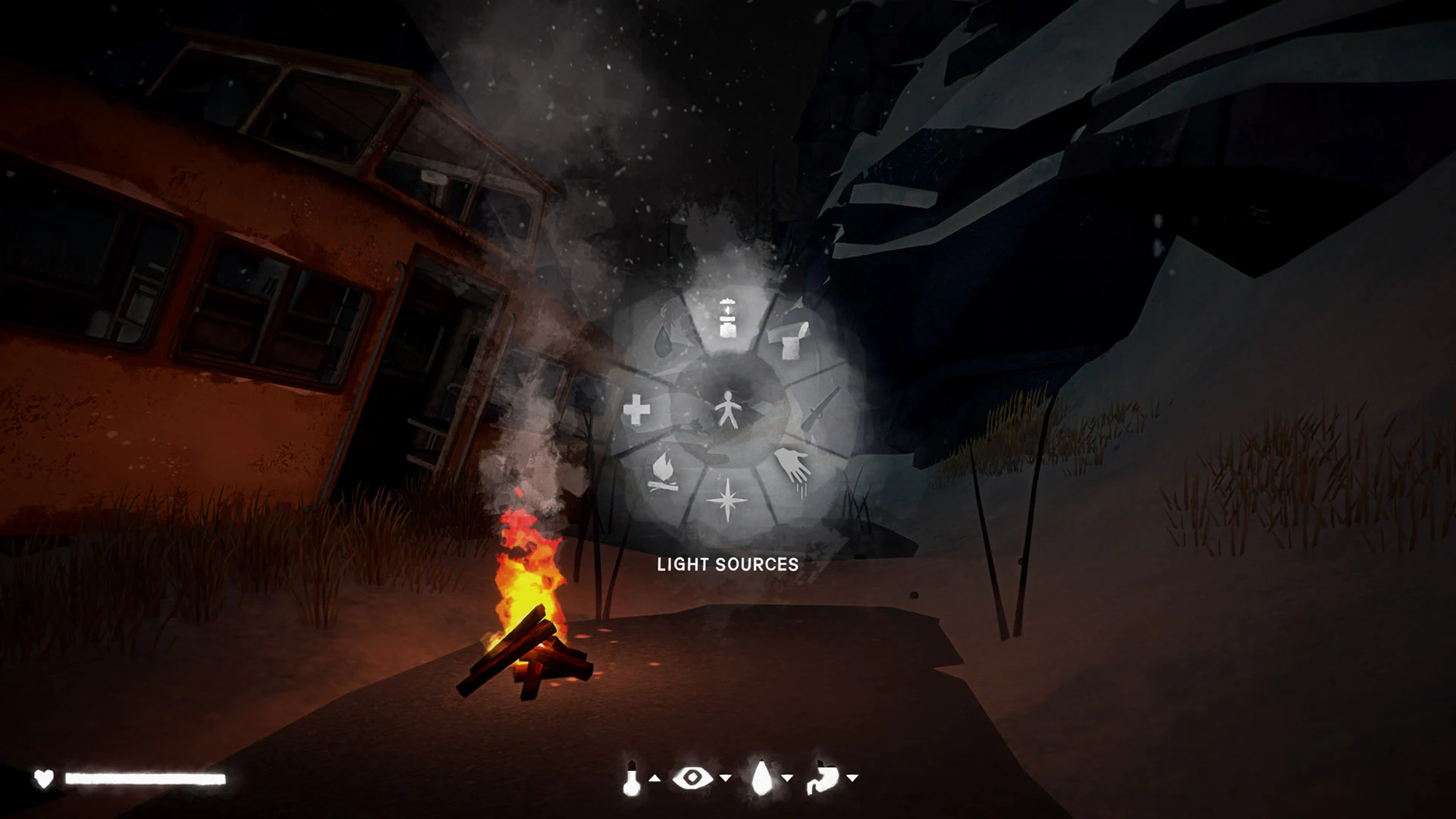Toggle the eye fatigue indicator
The image size is (1456, 819).
(x=692, y=777)
